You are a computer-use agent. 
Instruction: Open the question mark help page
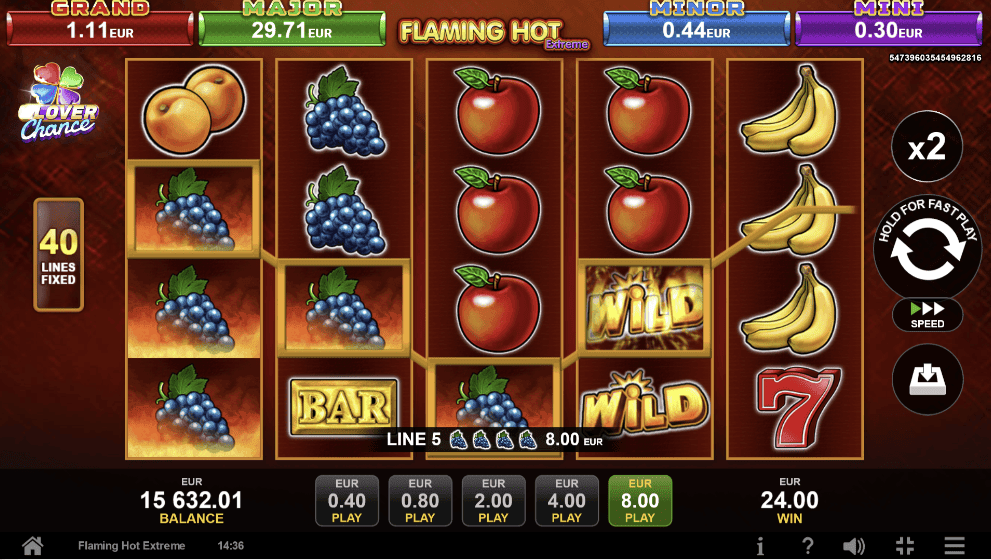coord(808,546)
